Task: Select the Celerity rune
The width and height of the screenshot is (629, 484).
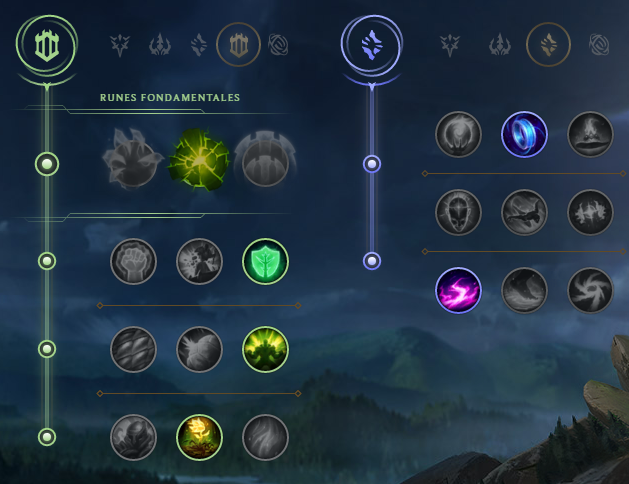Action: pos(524,212)
